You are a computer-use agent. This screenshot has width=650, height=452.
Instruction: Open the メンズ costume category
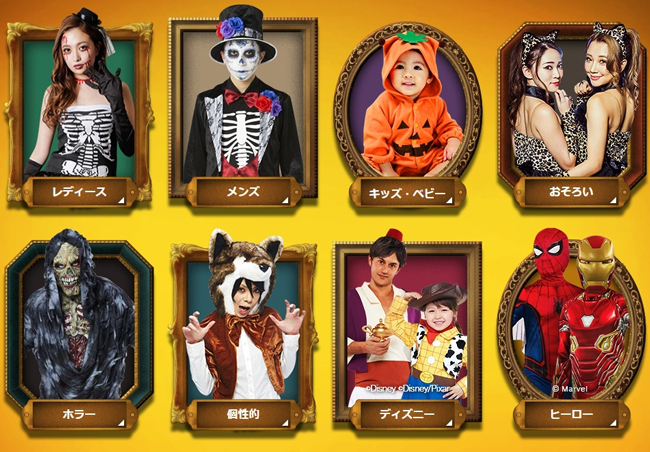click(243, 190)
